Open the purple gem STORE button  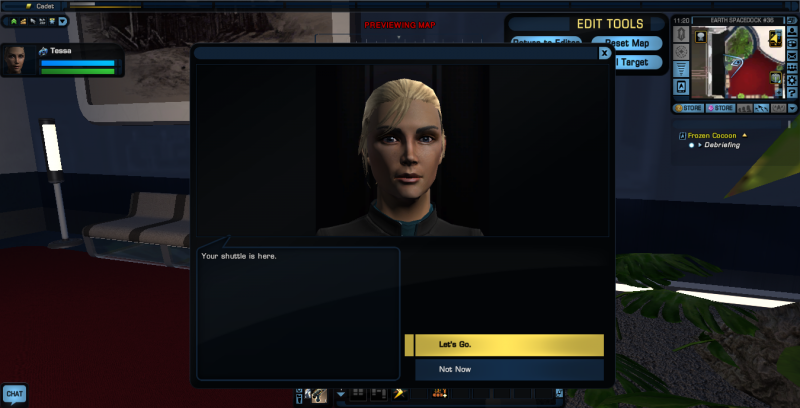click(x=720, y=107)
